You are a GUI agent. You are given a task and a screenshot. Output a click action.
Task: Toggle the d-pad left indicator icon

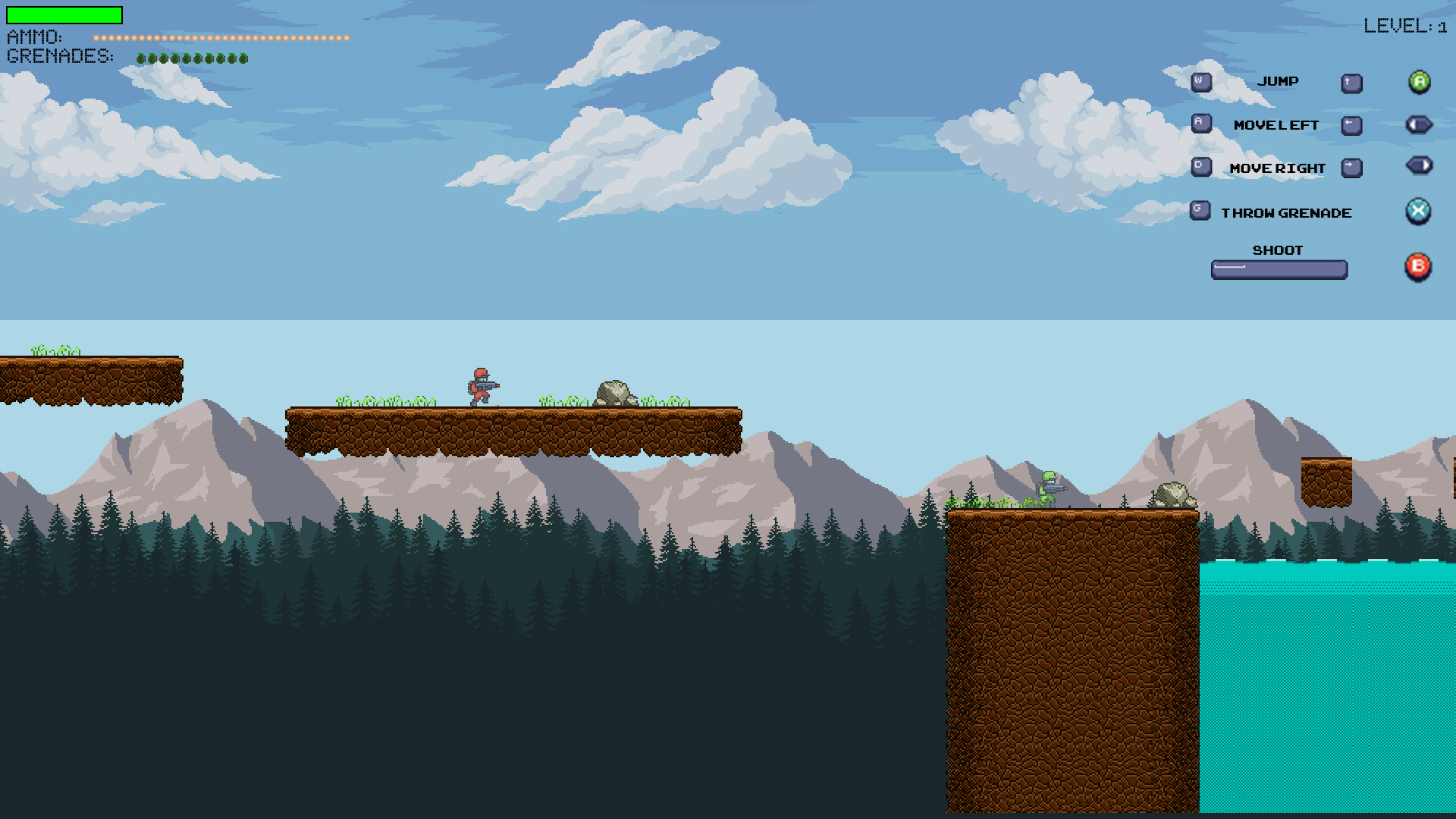tap(1417, 124)
